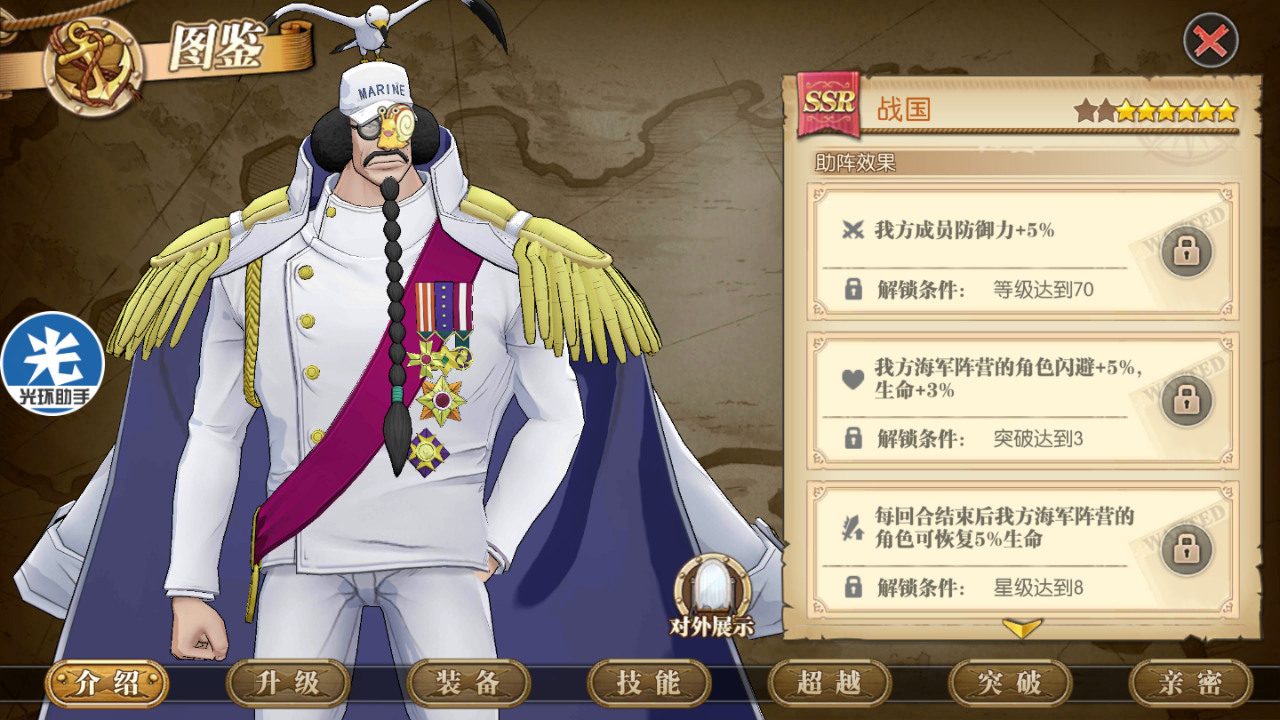Click the yellow down arrow for more effects
This screenshot has height=720, width=1280.
[x=1022, y=628]
